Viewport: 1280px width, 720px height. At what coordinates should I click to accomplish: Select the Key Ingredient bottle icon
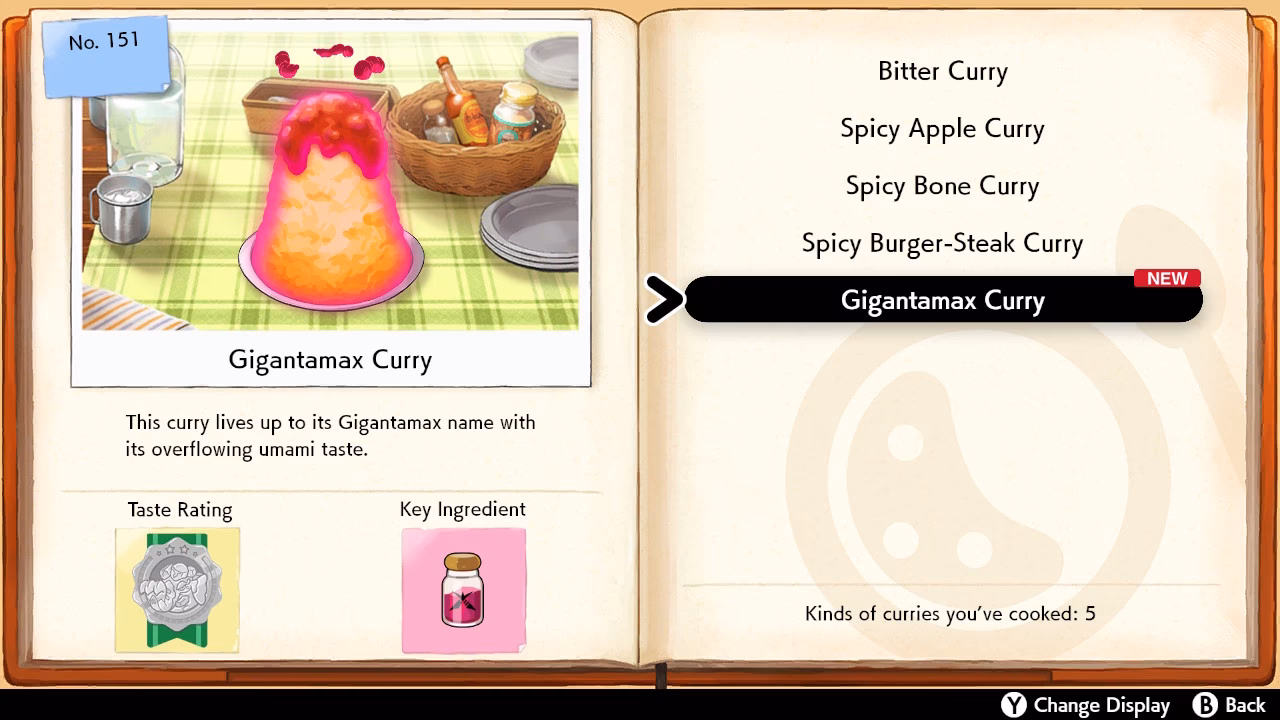462,590
